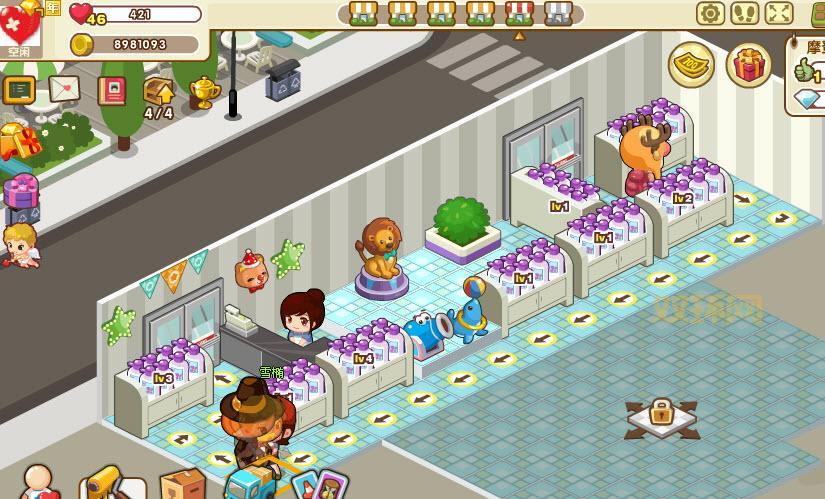Open the chalkboard notice icon
The image size is (825, 499).
[19, 90]
